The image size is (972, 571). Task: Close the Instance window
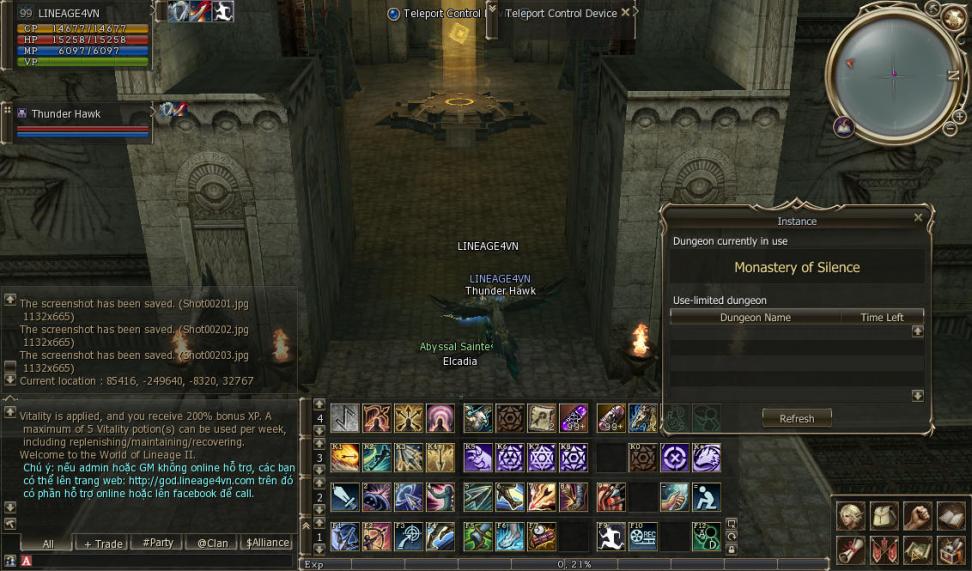918,217
